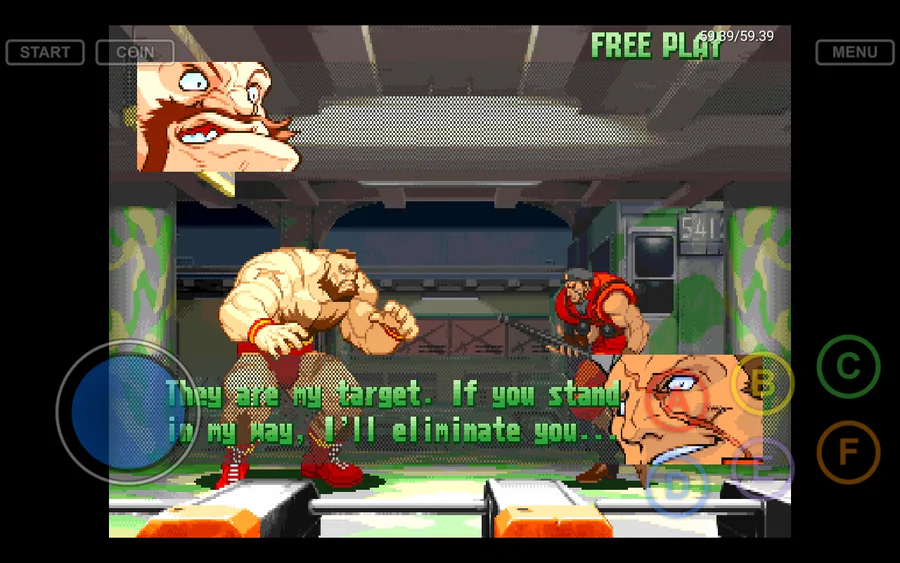Tap the green C action button
The height and width of the screenshot is (563, 900).
848,367
